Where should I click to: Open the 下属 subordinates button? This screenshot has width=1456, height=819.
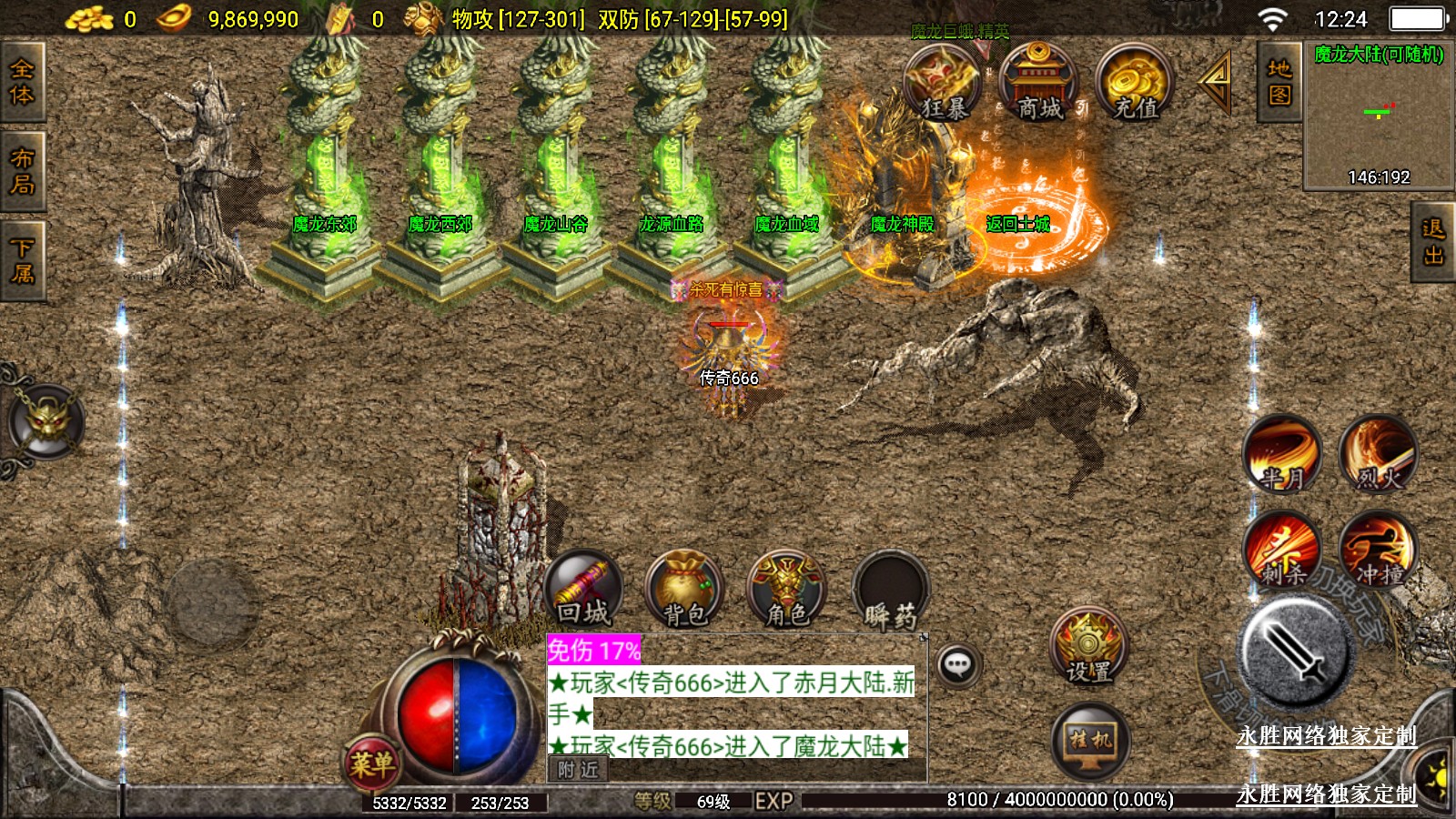point(22,260)
